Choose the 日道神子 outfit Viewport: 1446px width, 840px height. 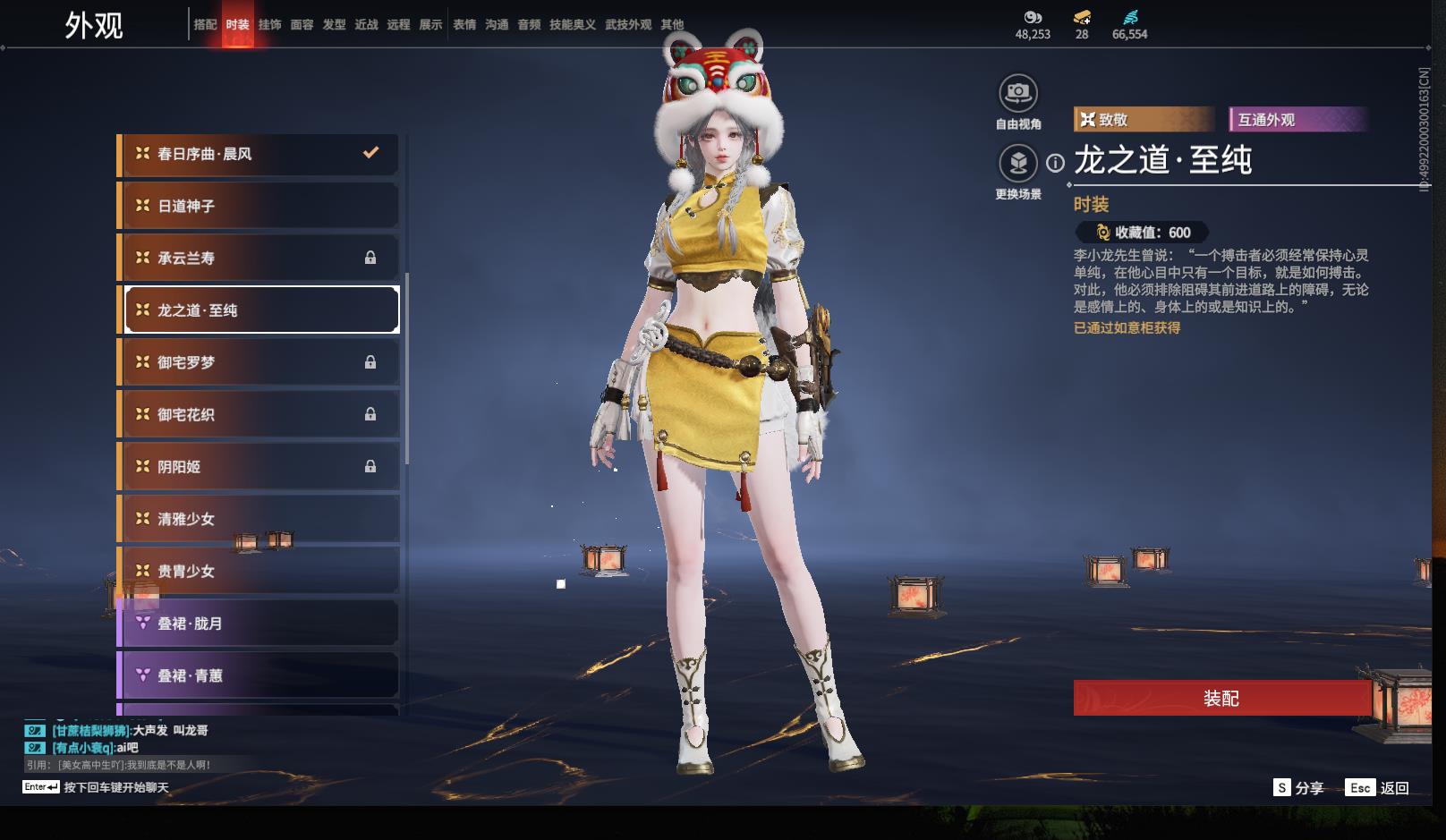click(259, 206)
